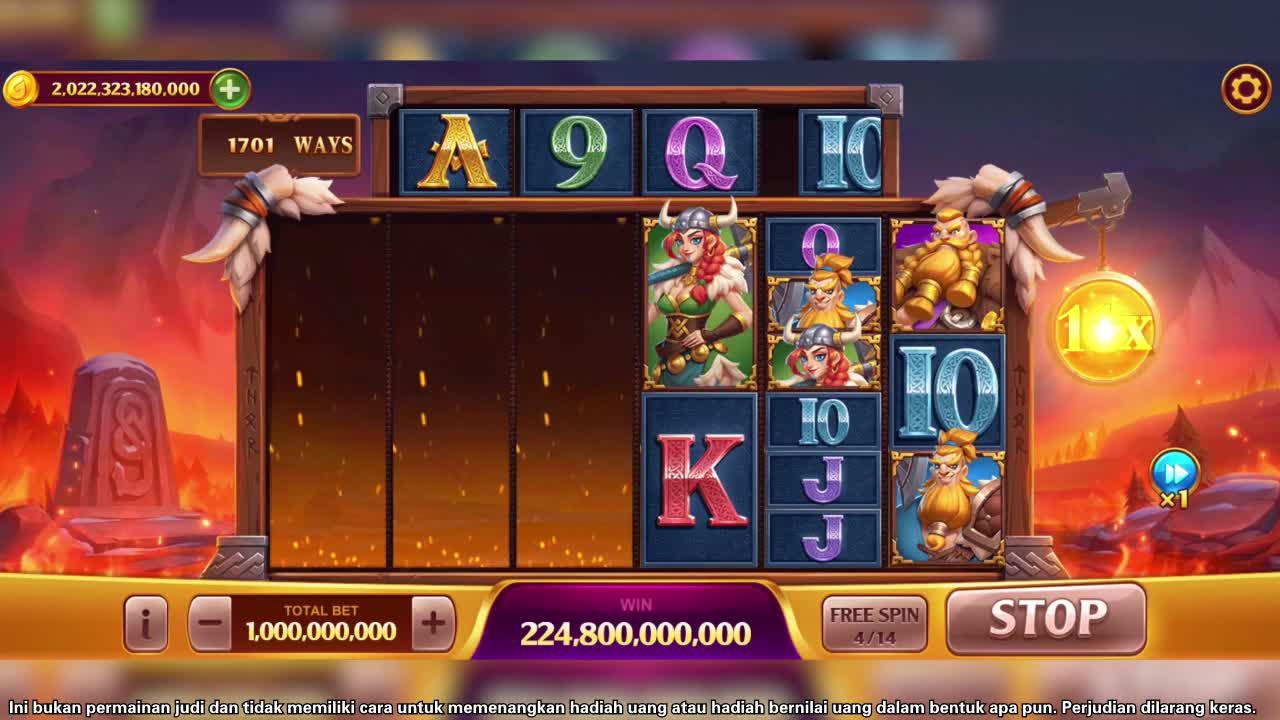Open the gear settings menu
1280x720 pixels.
tap(1245, 90)
